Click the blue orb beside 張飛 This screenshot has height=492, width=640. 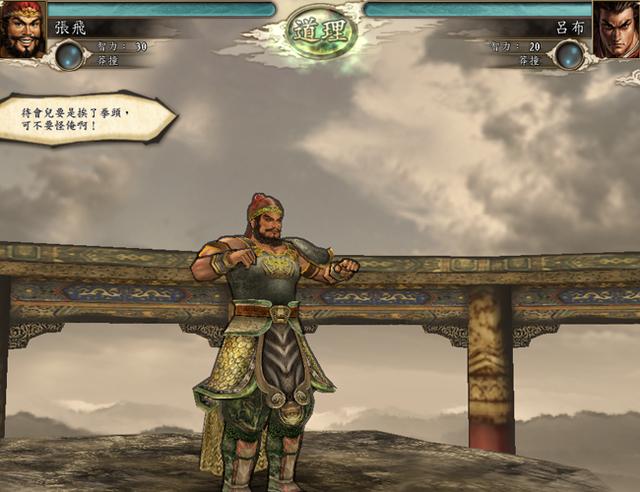click(70, 54)
